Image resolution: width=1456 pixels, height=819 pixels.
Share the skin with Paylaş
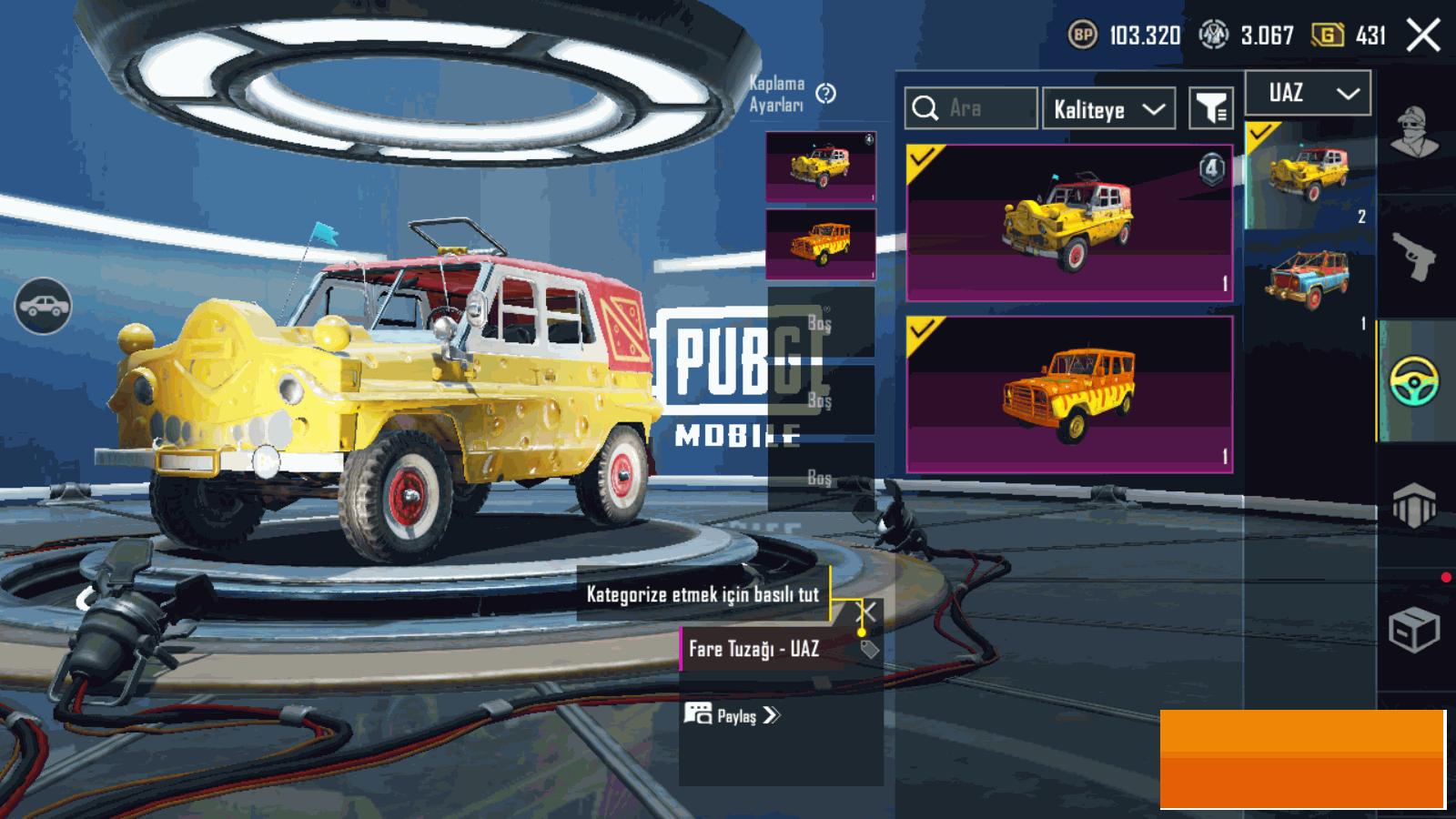tap(733, 715)
